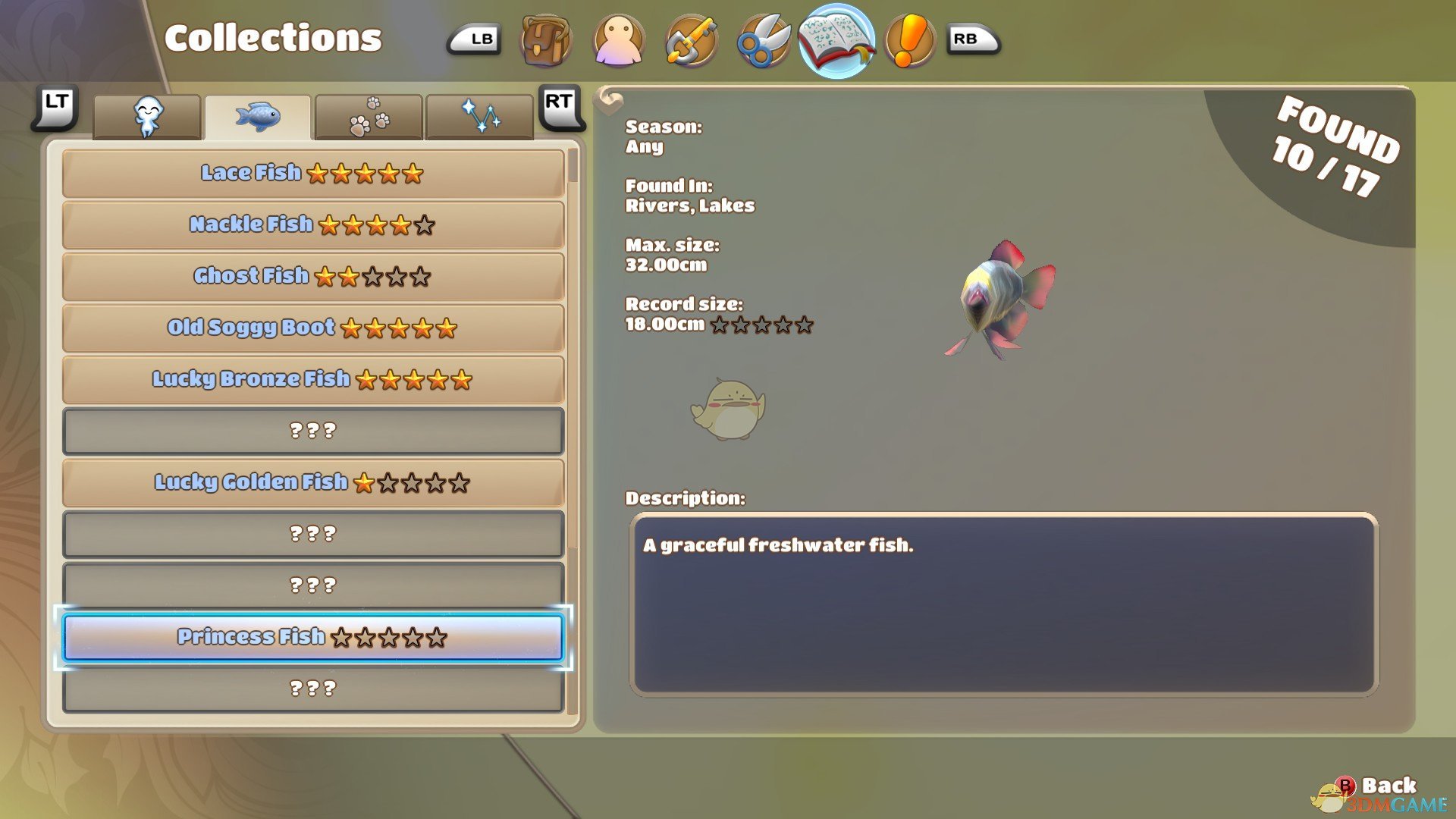The width and height of the screenshot is (1456, 819).
Task: Switch to the sprite collection tab
Action: point(147,118)
